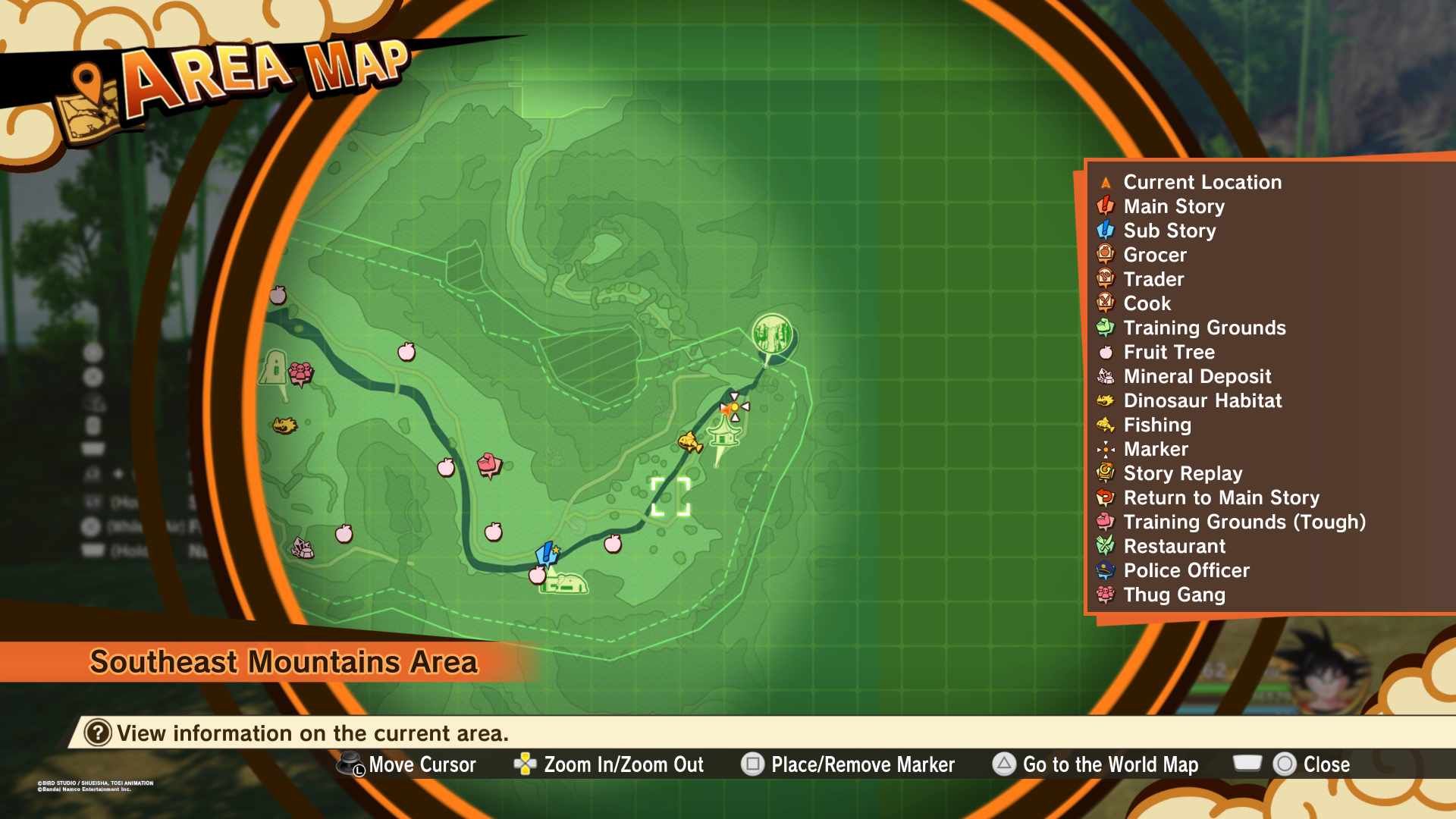Choose the Police Officer legend entry
The width and height of the screenshot is (1456, 819).
(1186, 570)
